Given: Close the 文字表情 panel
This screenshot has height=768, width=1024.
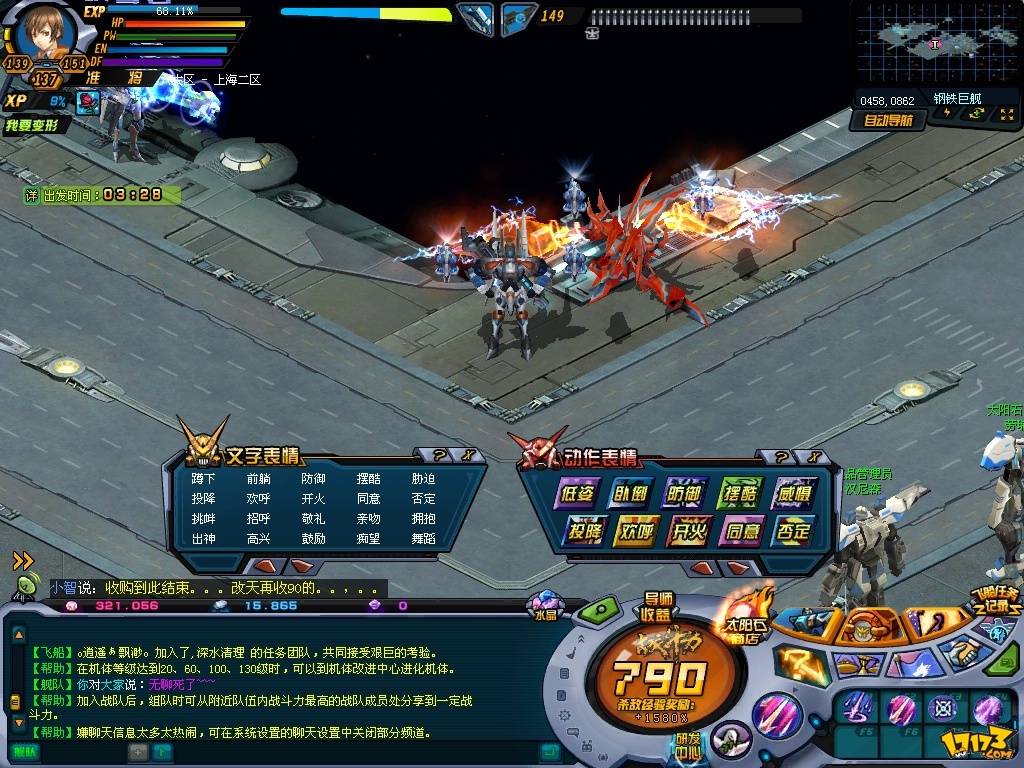Looking at the screenshot, I should point(469,456).
